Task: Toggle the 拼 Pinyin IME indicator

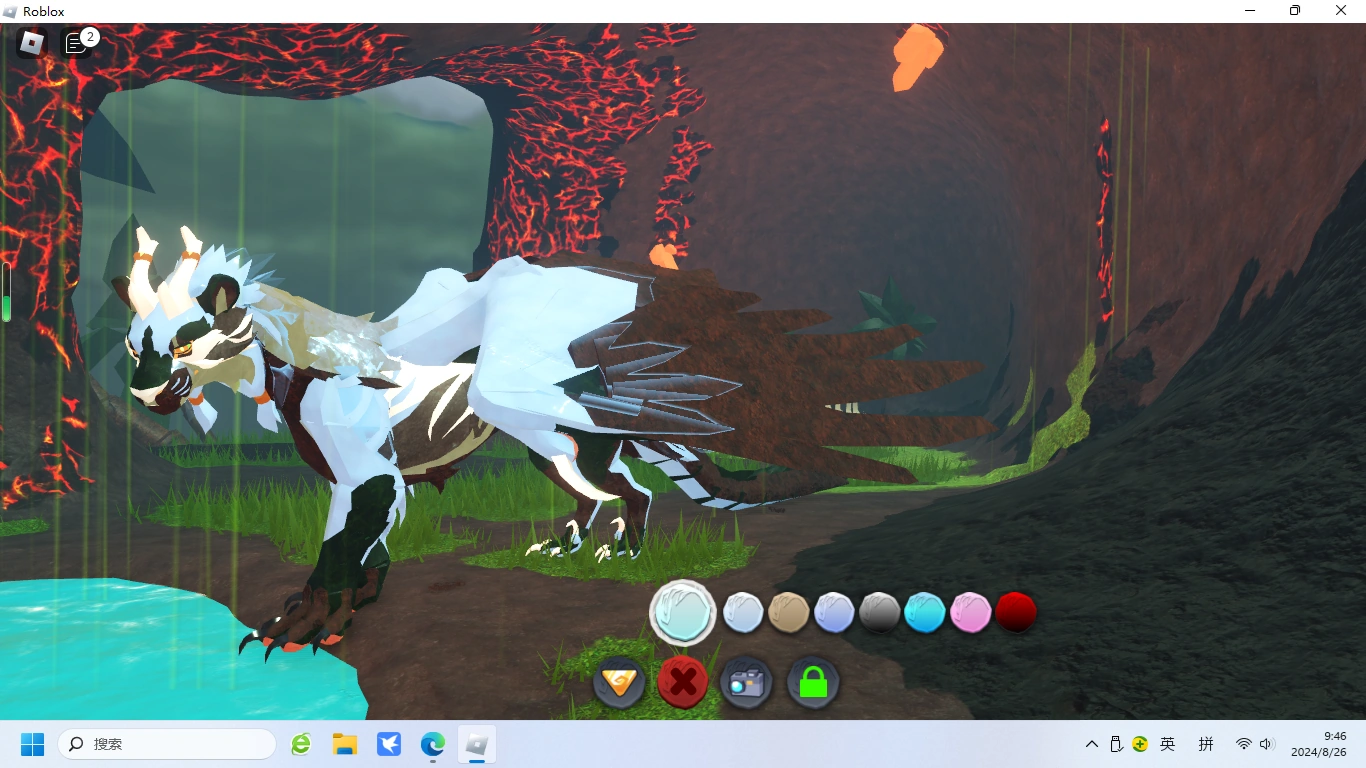Action: (x=1206, y=744)
